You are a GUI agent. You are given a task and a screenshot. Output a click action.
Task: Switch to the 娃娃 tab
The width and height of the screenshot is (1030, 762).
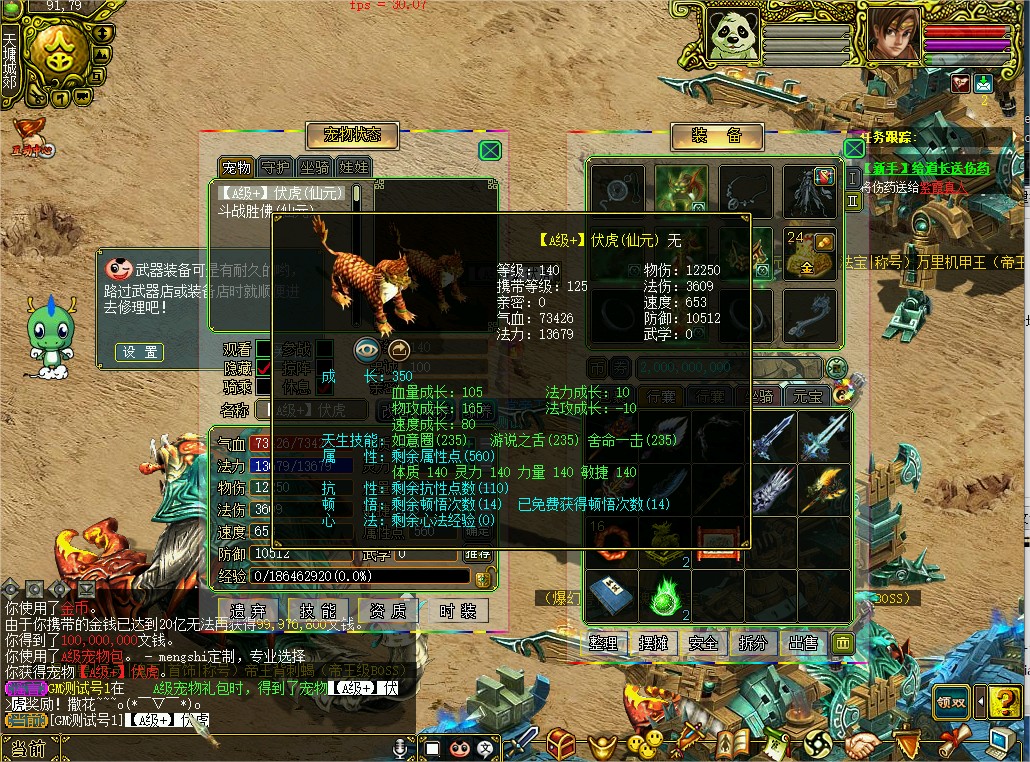click(353, 167)
